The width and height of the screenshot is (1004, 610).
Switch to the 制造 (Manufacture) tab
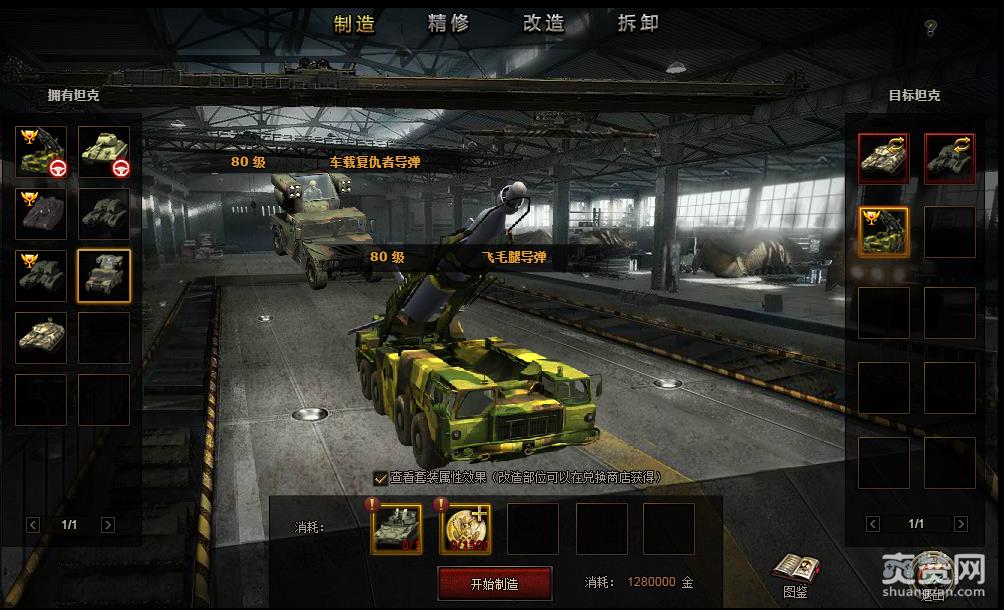tap(354, 24)
